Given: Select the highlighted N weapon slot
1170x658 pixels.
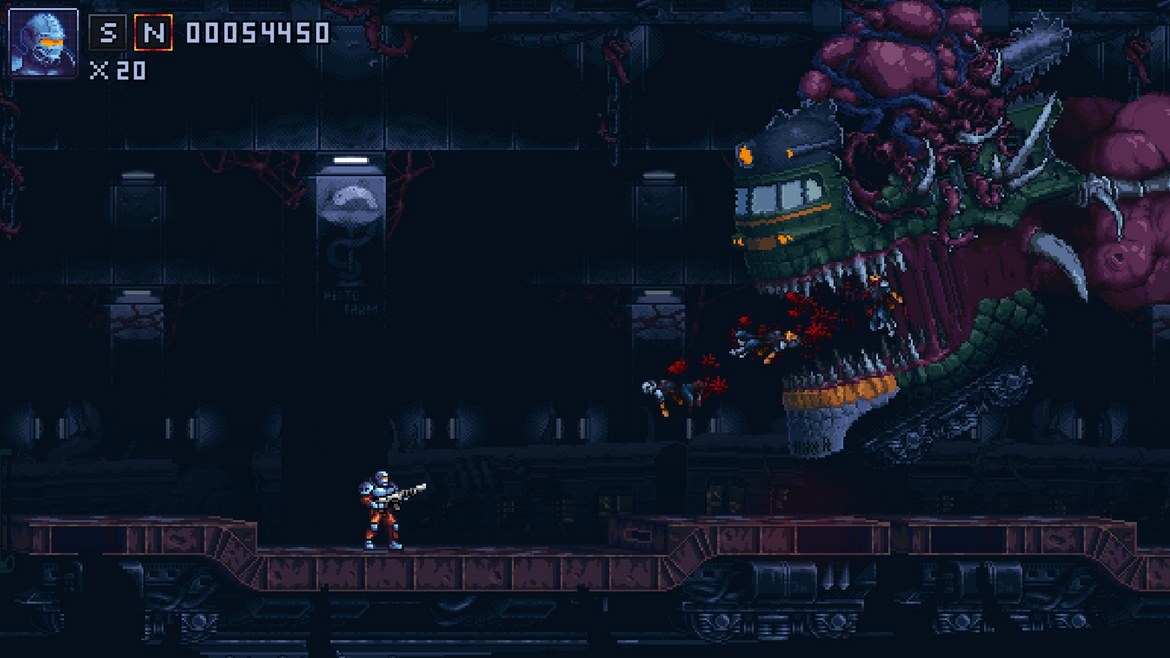Looking at the screenshot, I should click(153, 32).
